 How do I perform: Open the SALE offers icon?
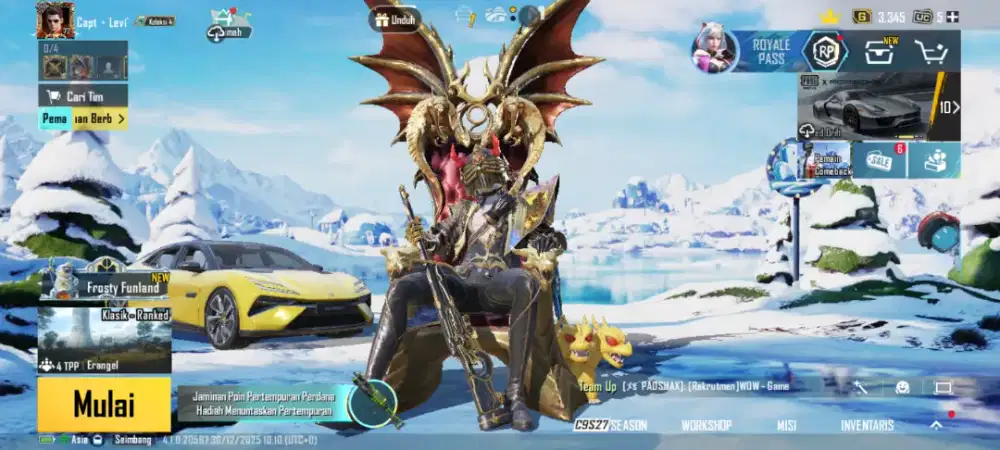880,160
